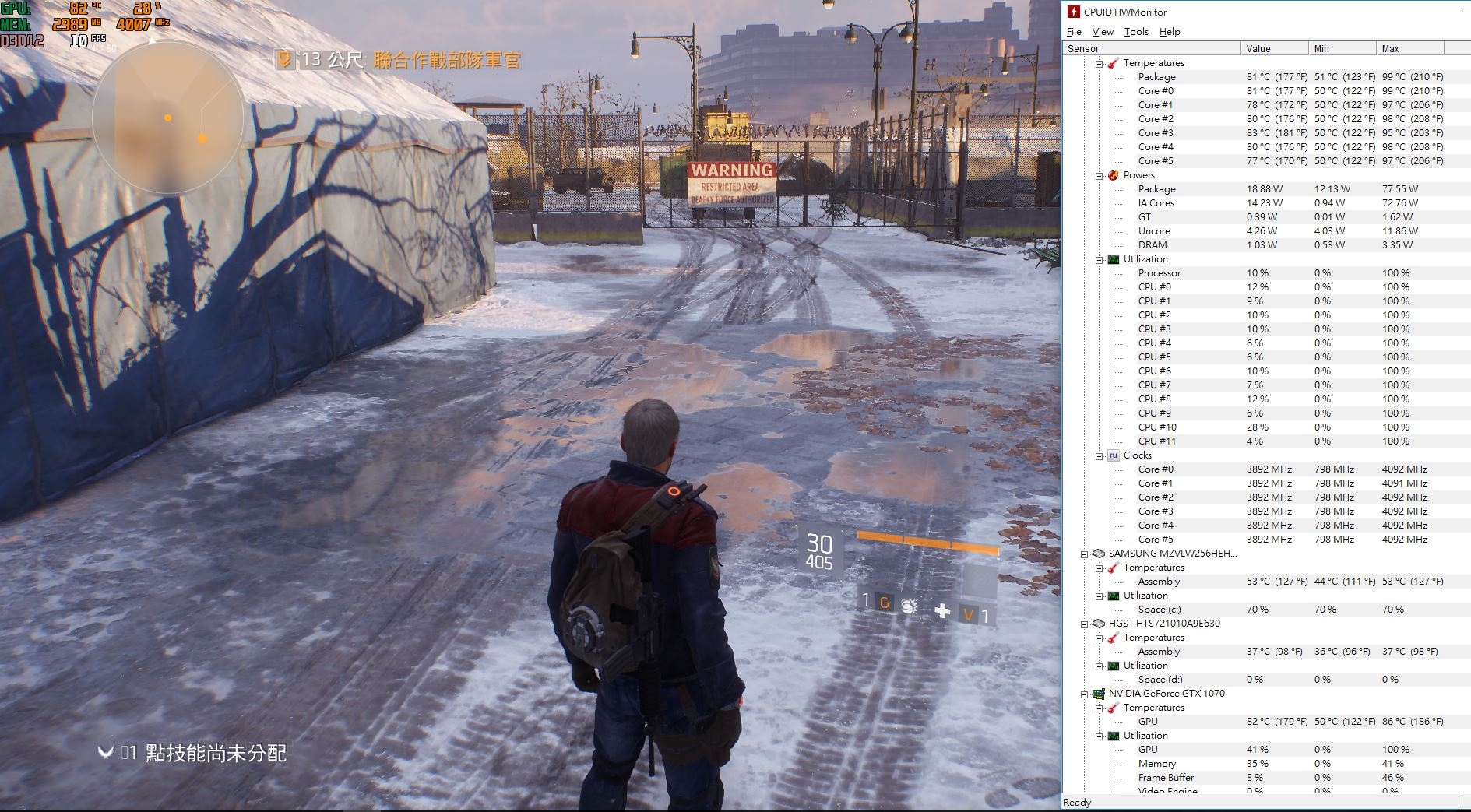Click the objective marker for 聯合作戰部隊軍官
1471x812 pixels.
tap(285, 59)
